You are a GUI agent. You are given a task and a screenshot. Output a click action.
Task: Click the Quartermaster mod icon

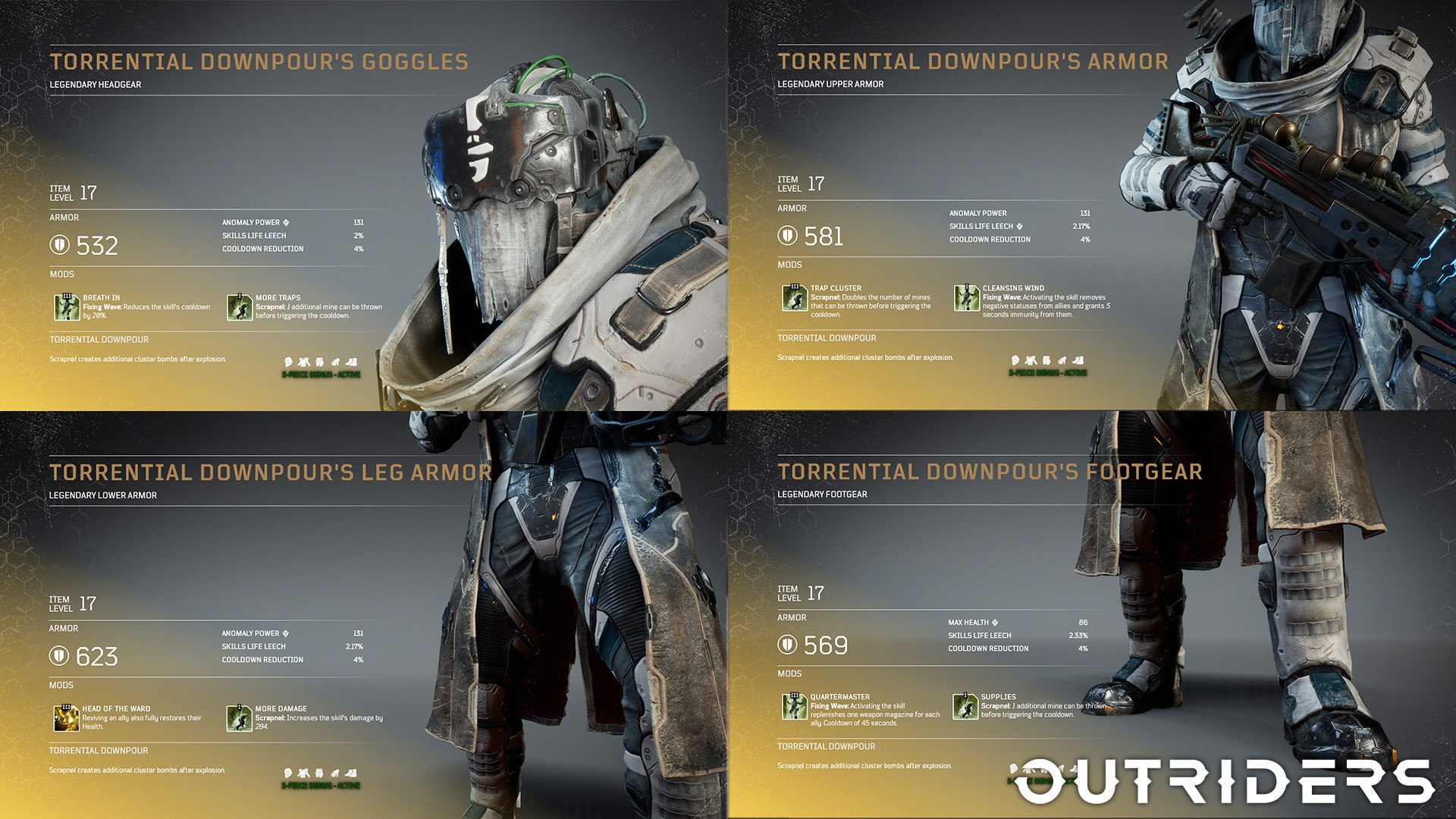tap(794, 708)
